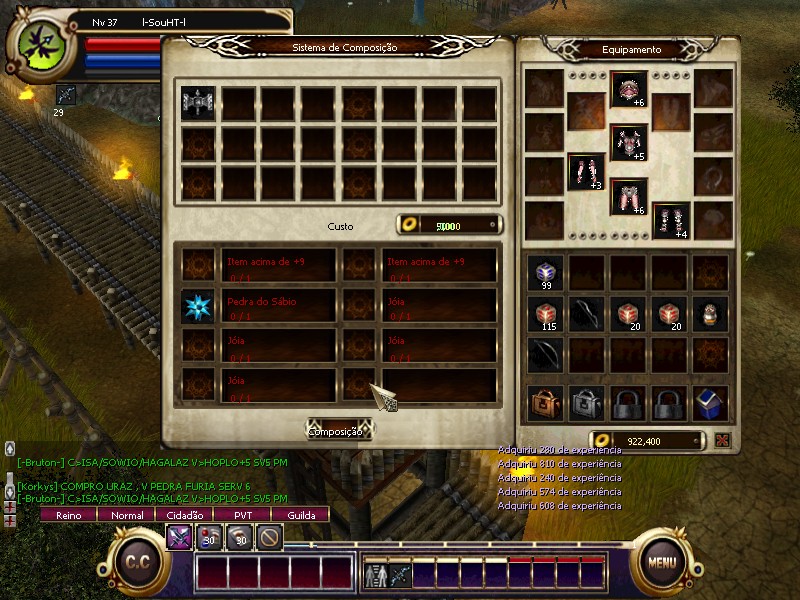This screenshot has width=800, height=600.
Task: Choose the +4 boots equipment slot
Action: [671, 221]
